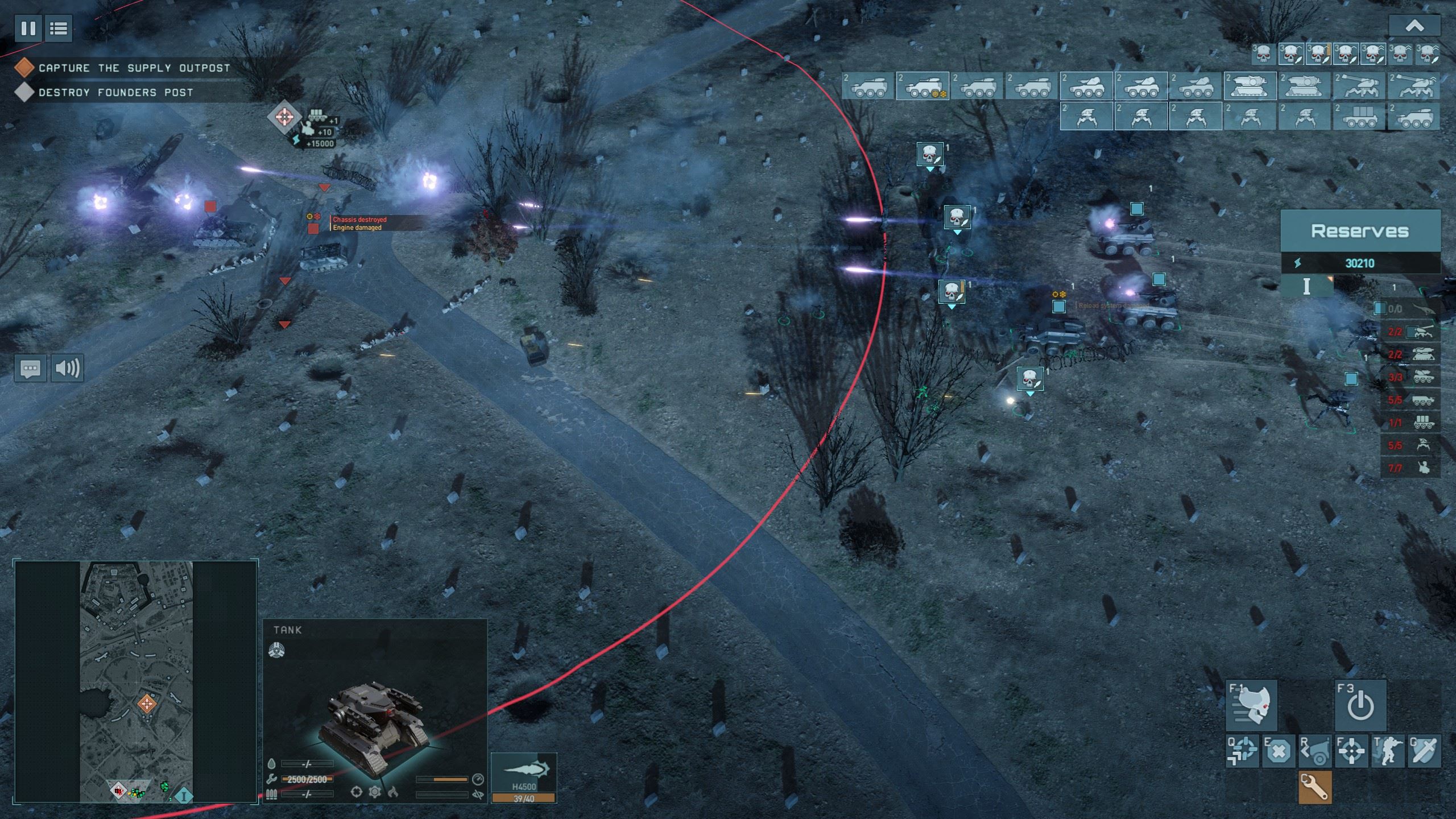1456x819 pixels.
Task: Select the reserve supply truck row showing 1/1
Action: [1410, 423]
